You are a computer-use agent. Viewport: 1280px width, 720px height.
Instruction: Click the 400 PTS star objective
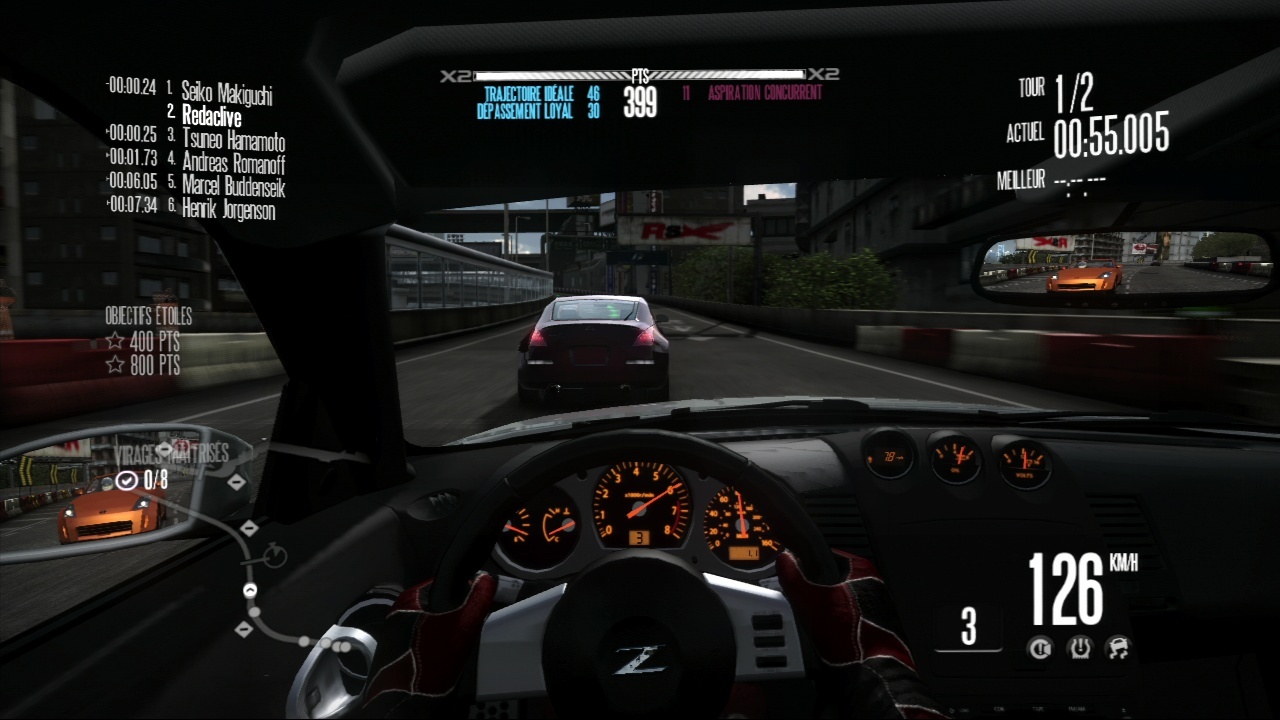144,342
